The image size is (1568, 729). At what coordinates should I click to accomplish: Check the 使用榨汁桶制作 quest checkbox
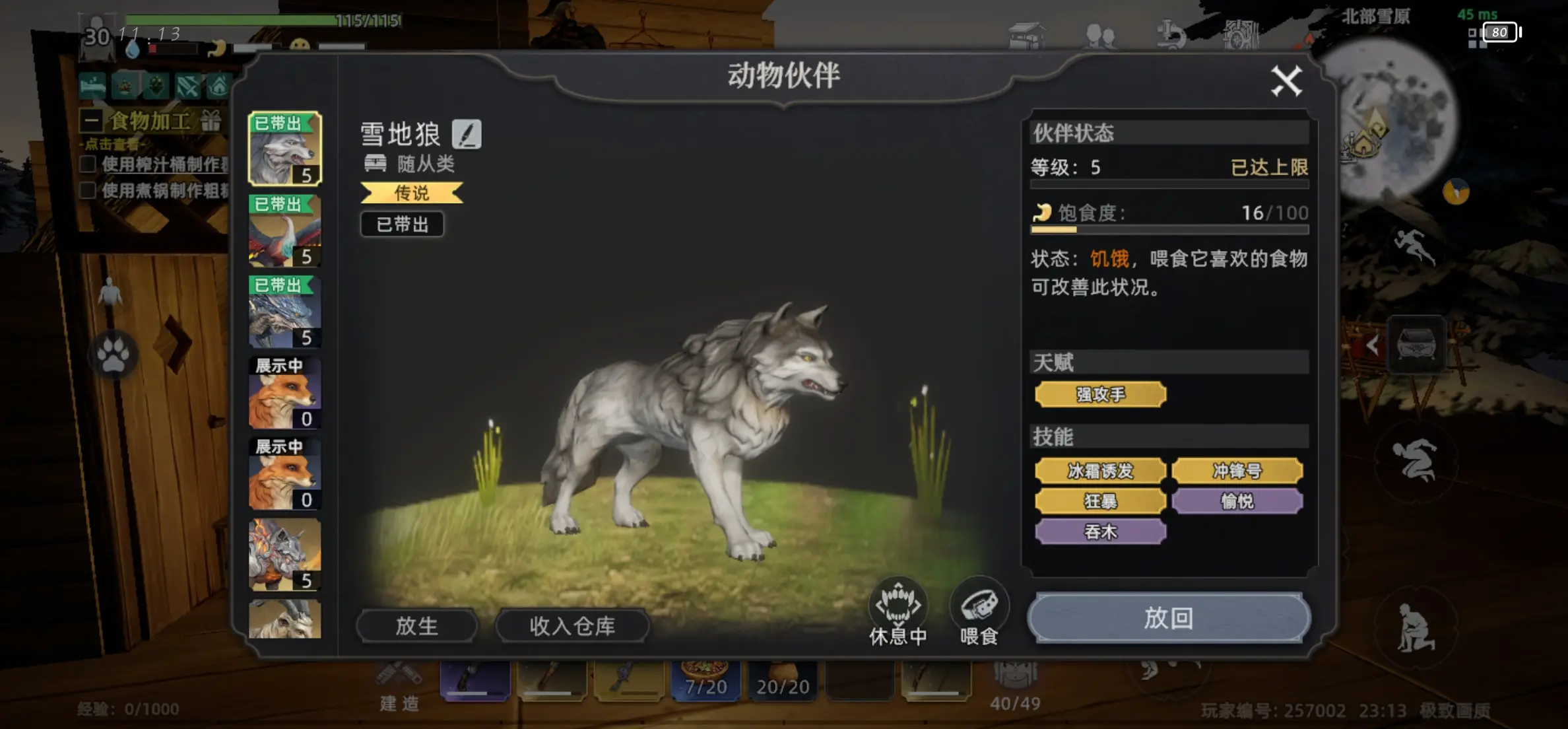(x=88, y=164)
